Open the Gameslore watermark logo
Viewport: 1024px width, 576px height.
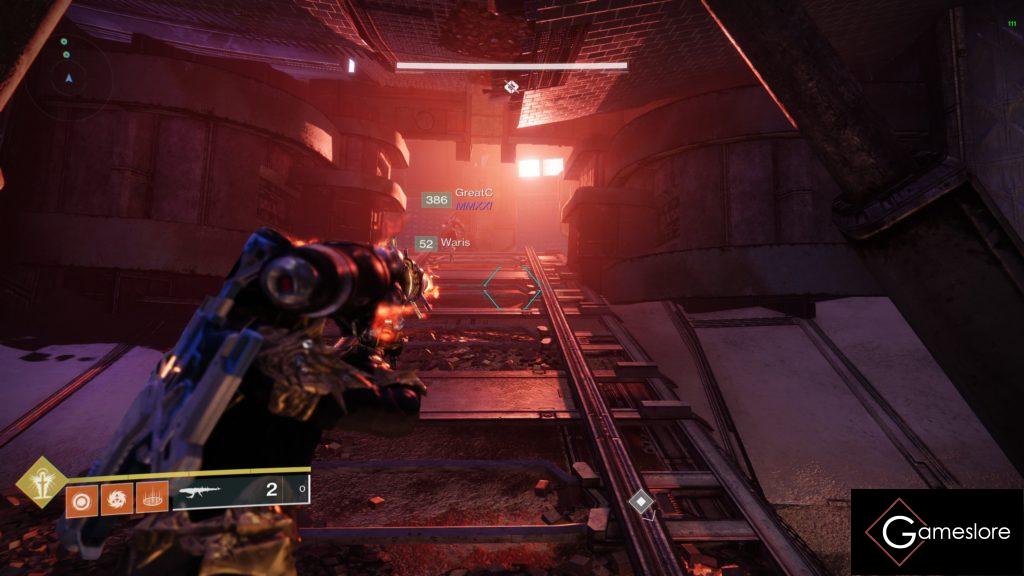tap(936, 532)
